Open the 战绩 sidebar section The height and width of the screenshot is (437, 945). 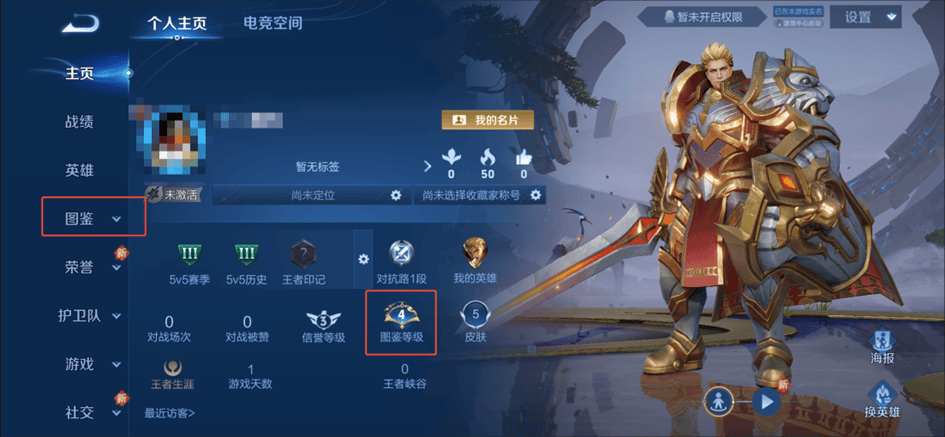tap(79, 122)
